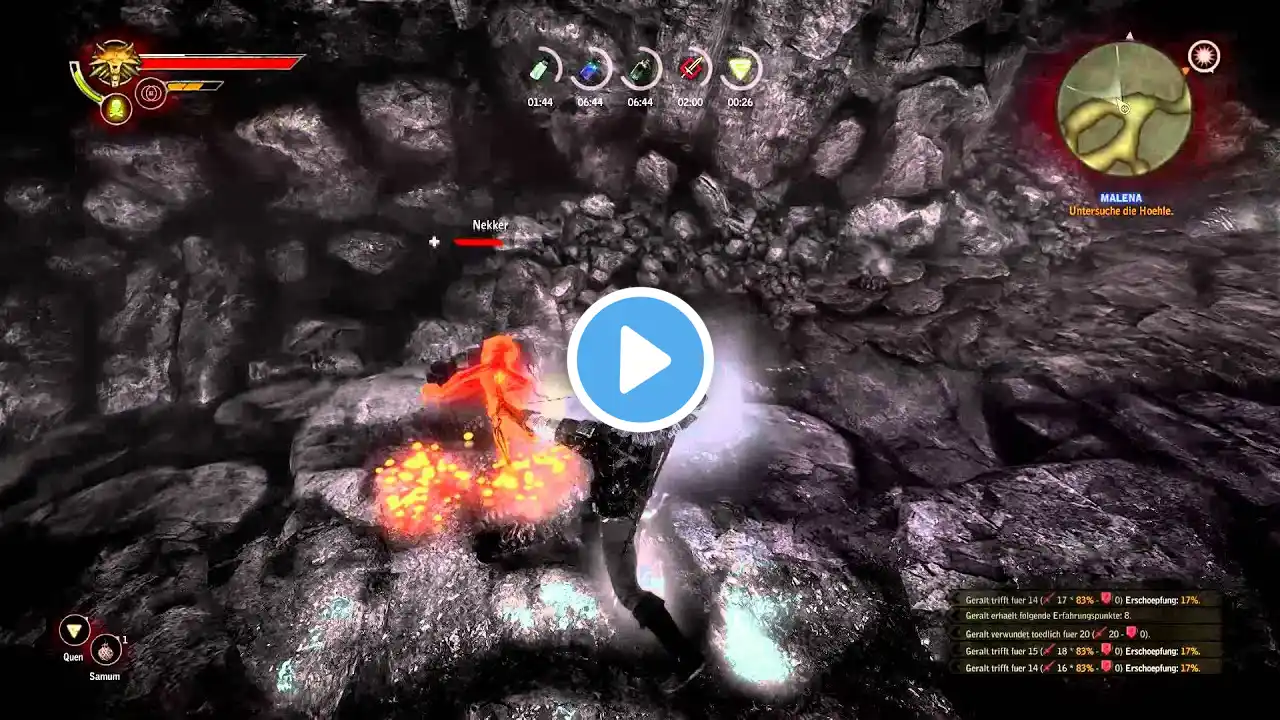The height and width of the screenshot is (720, 1280).
Task: Click the dark green potion buff icon
Action: [x=640, y=69]
